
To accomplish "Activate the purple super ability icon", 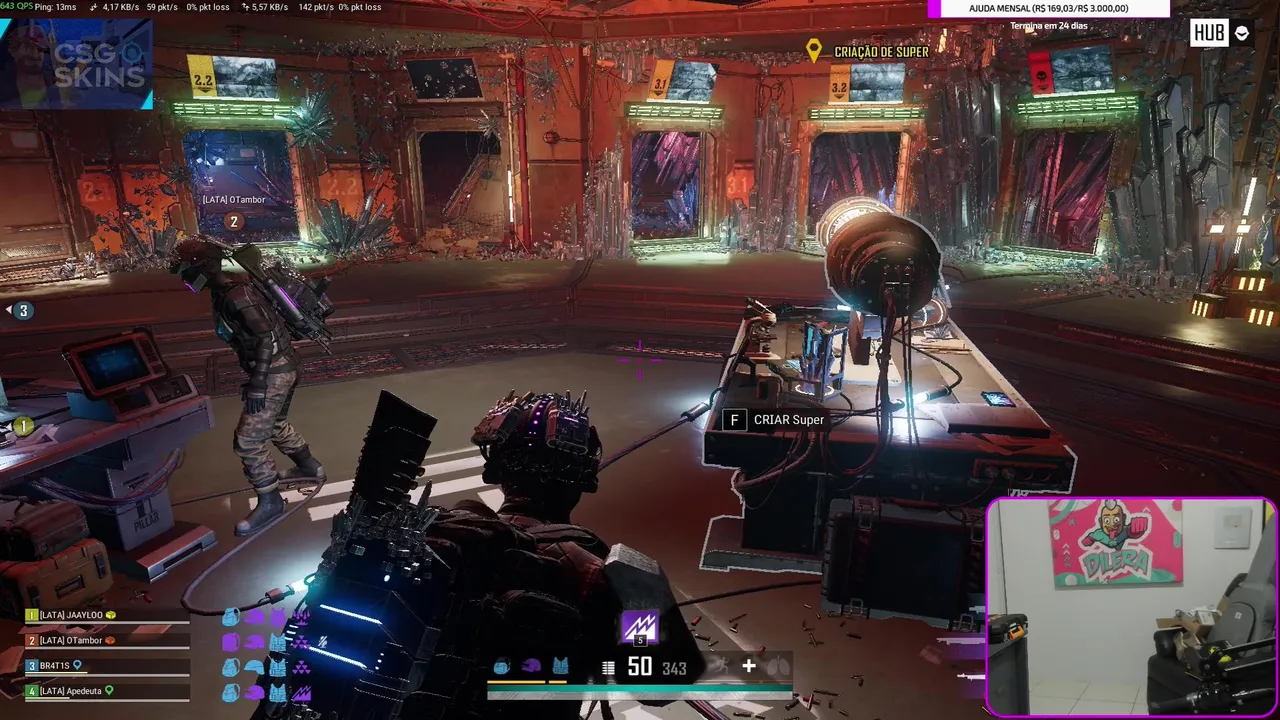I will (640, 627).
